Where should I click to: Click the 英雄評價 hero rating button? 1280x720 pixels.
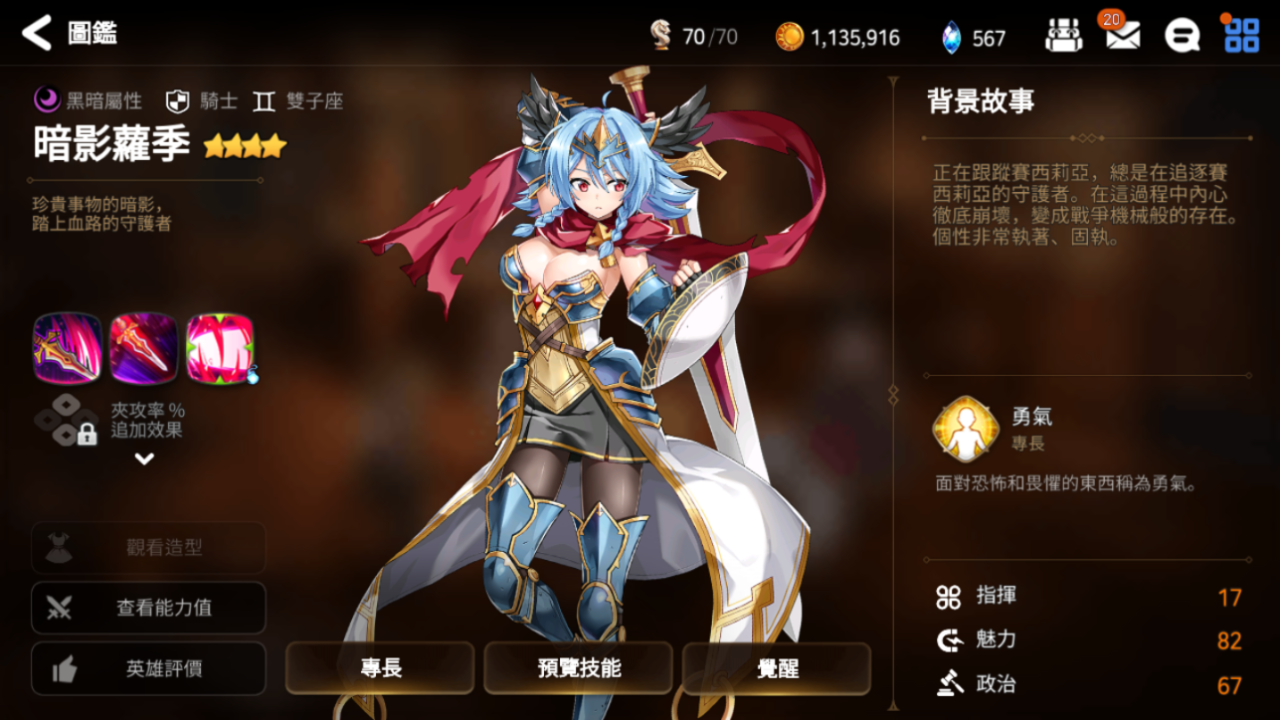tap(148, 669)
